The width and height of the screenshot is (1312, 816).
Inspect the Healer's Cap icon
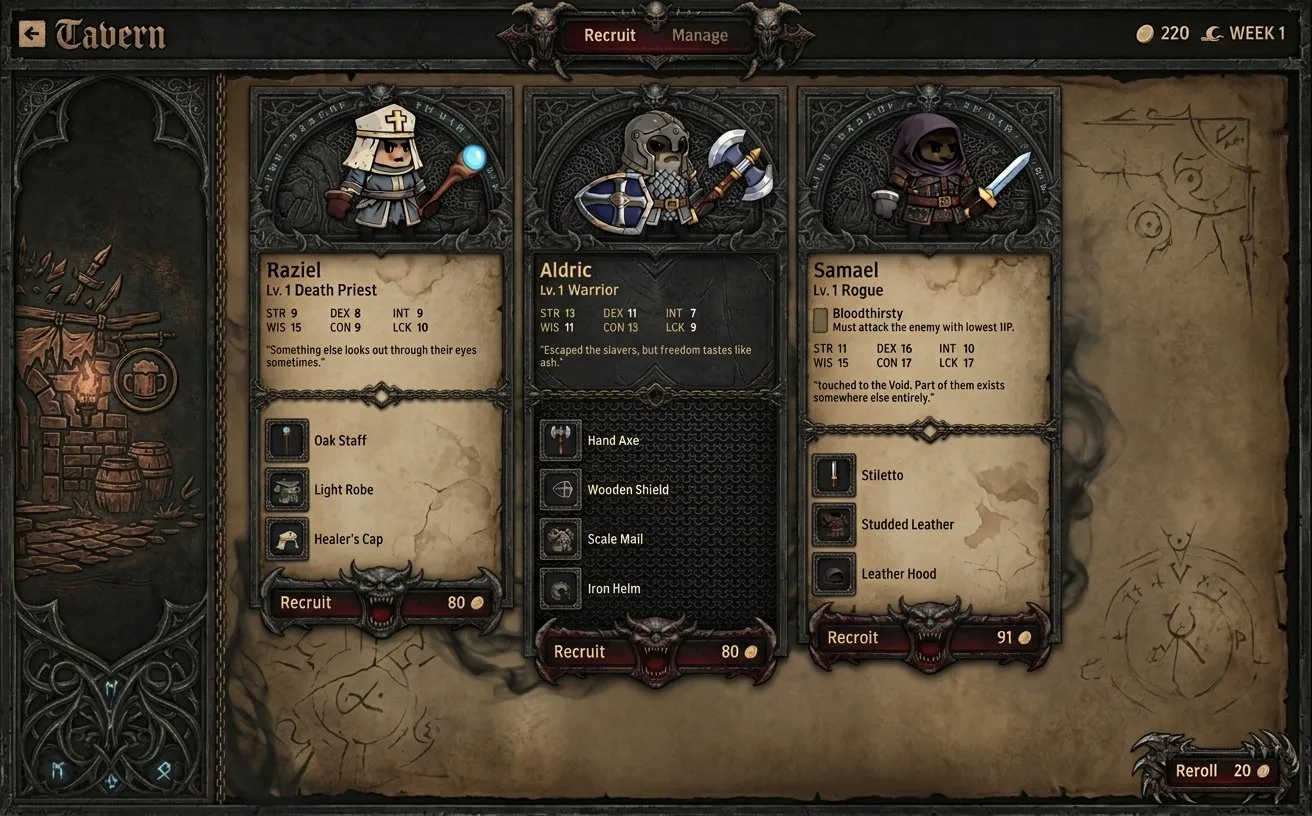pos(286,539)
